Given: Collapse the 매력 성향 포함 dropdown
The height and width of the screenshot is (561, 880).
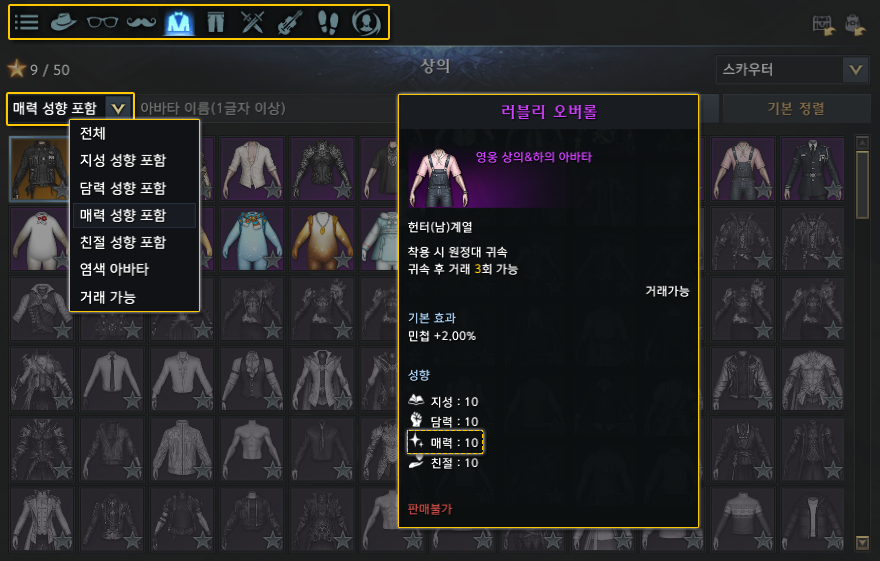Looking at the screenshot, I should 119,108.
